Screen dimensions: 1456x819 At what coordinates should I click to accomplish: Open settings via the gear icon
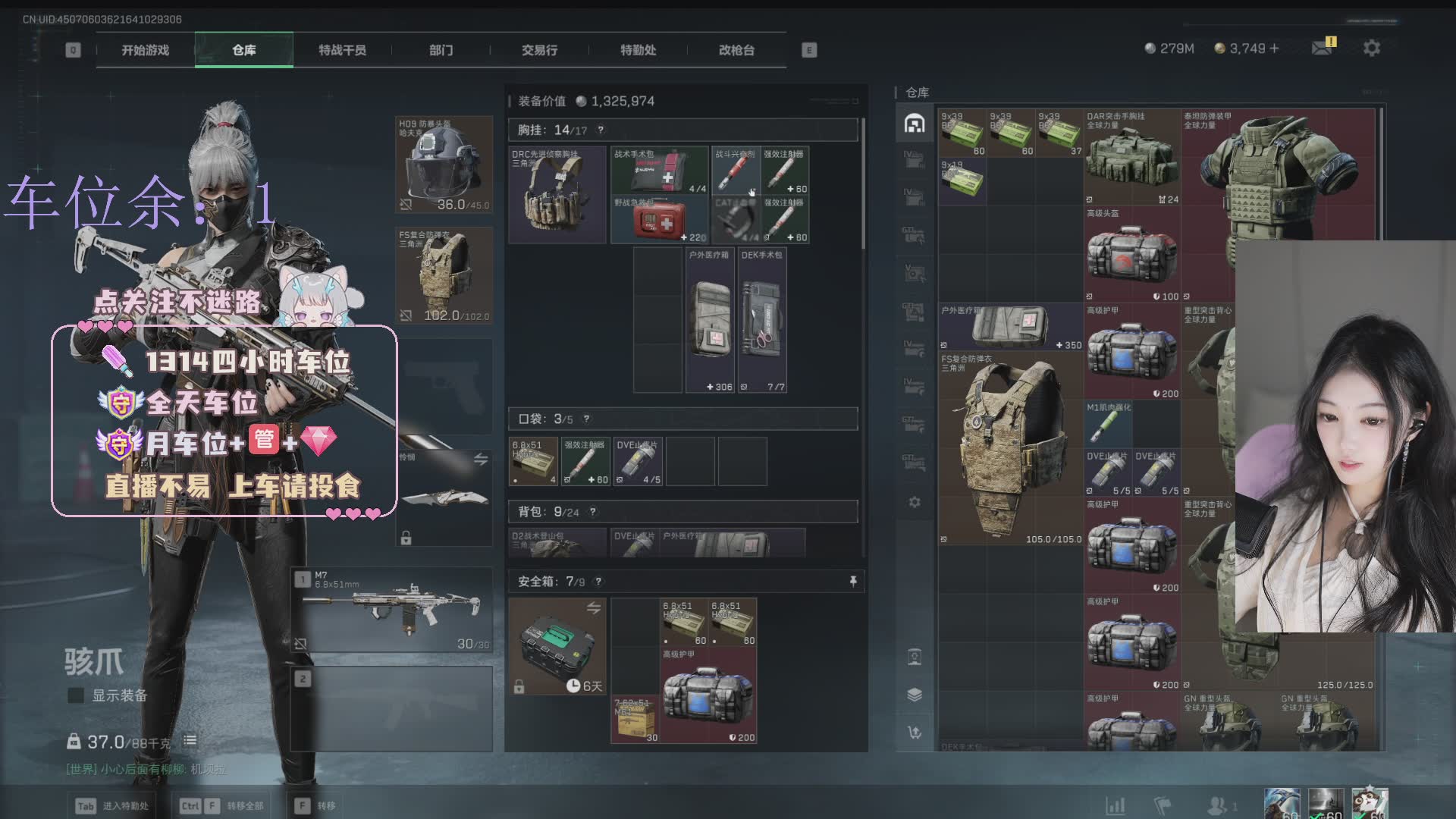coord(1371,48)
